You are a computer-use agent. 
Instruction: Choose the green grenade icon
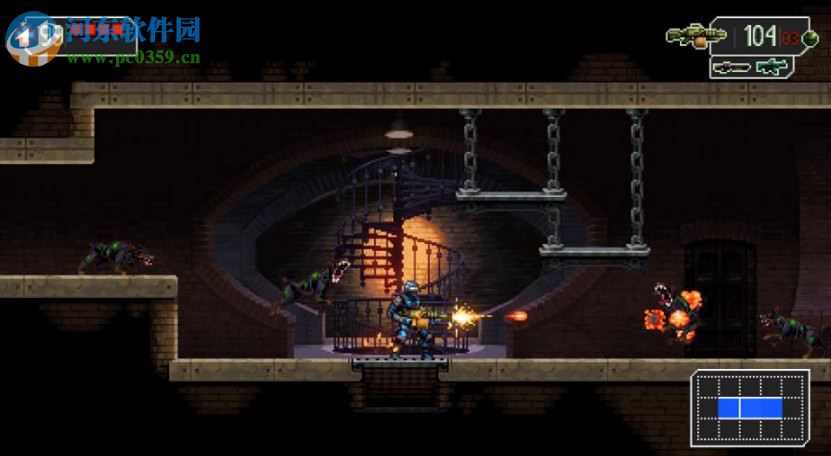[x=810, y=38]
